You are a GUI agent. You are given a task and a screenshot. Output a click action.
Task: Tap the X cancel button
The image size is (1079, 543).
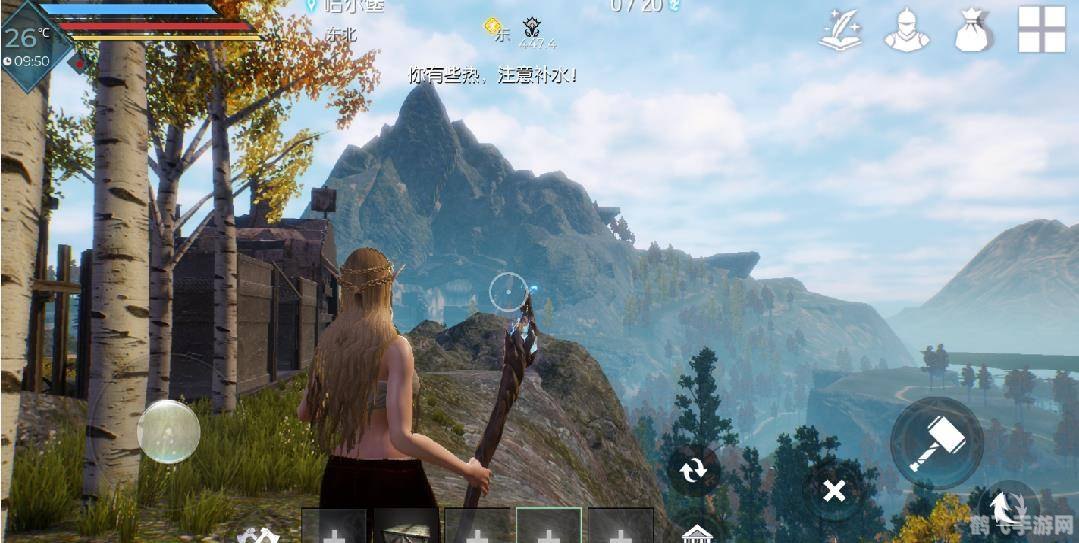834,490
